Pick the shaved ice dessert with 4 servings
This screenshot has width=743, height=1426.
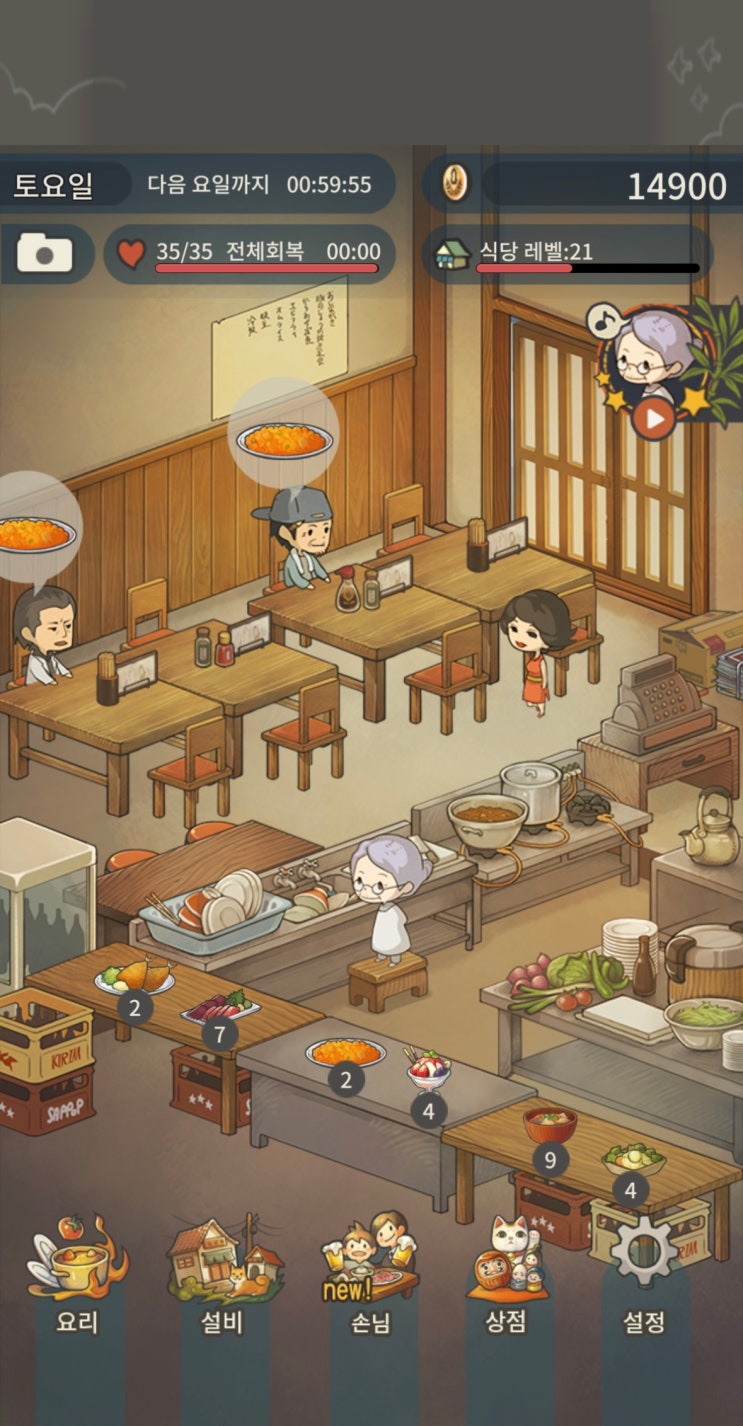click(429, 1072)
